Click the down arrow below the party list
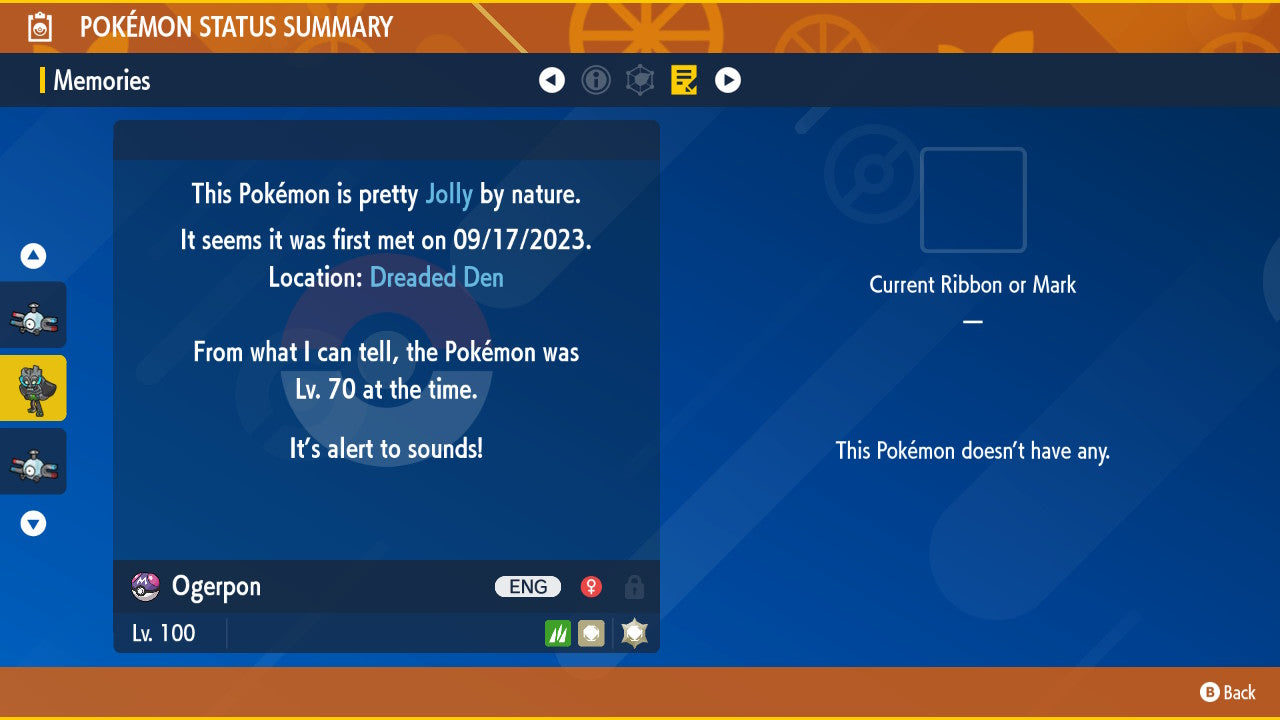The width and height of the screenshot is (1280, 720). point(32,523)
